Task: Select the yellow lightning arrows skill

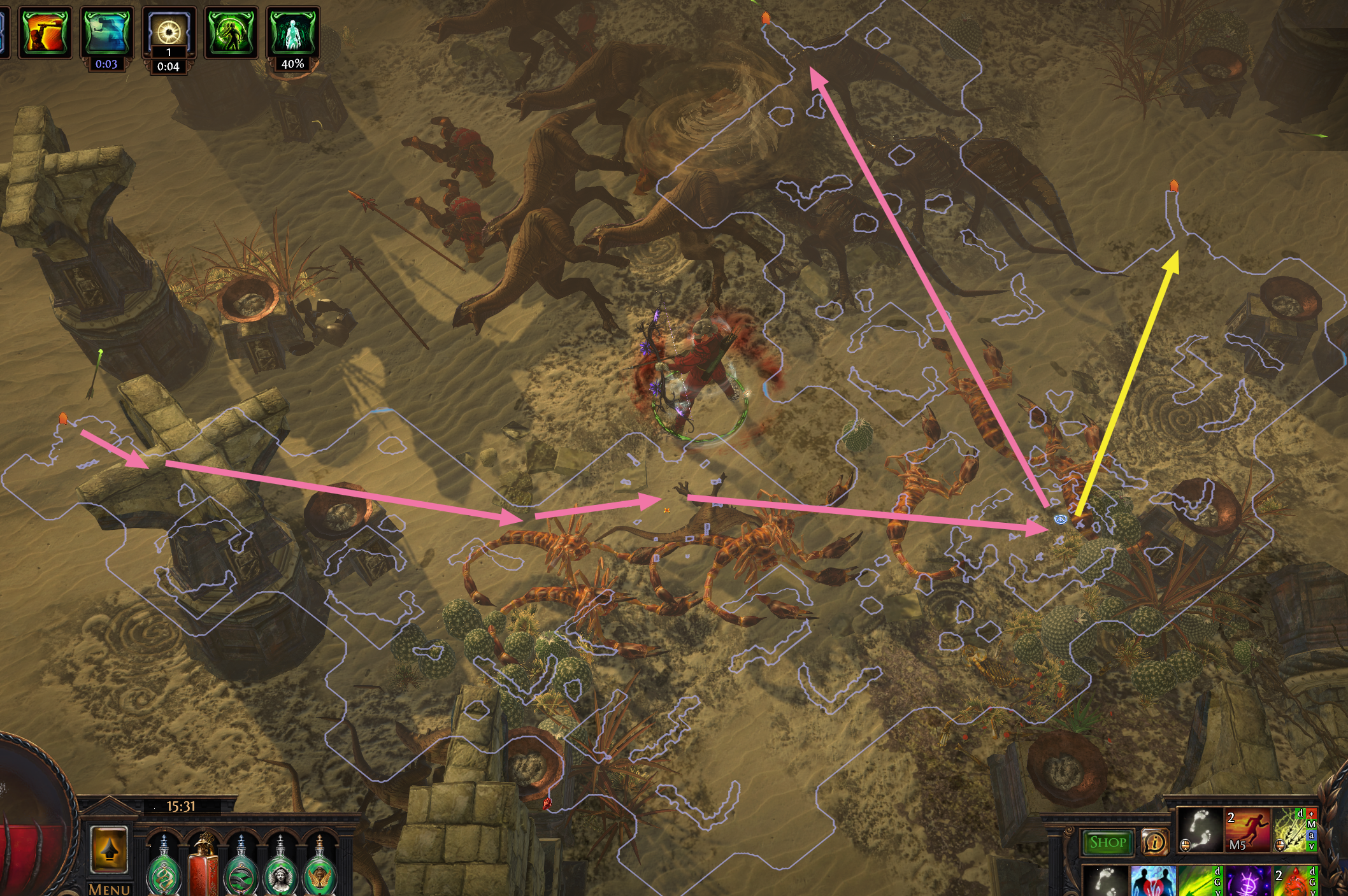Action: click(1294, 830)
